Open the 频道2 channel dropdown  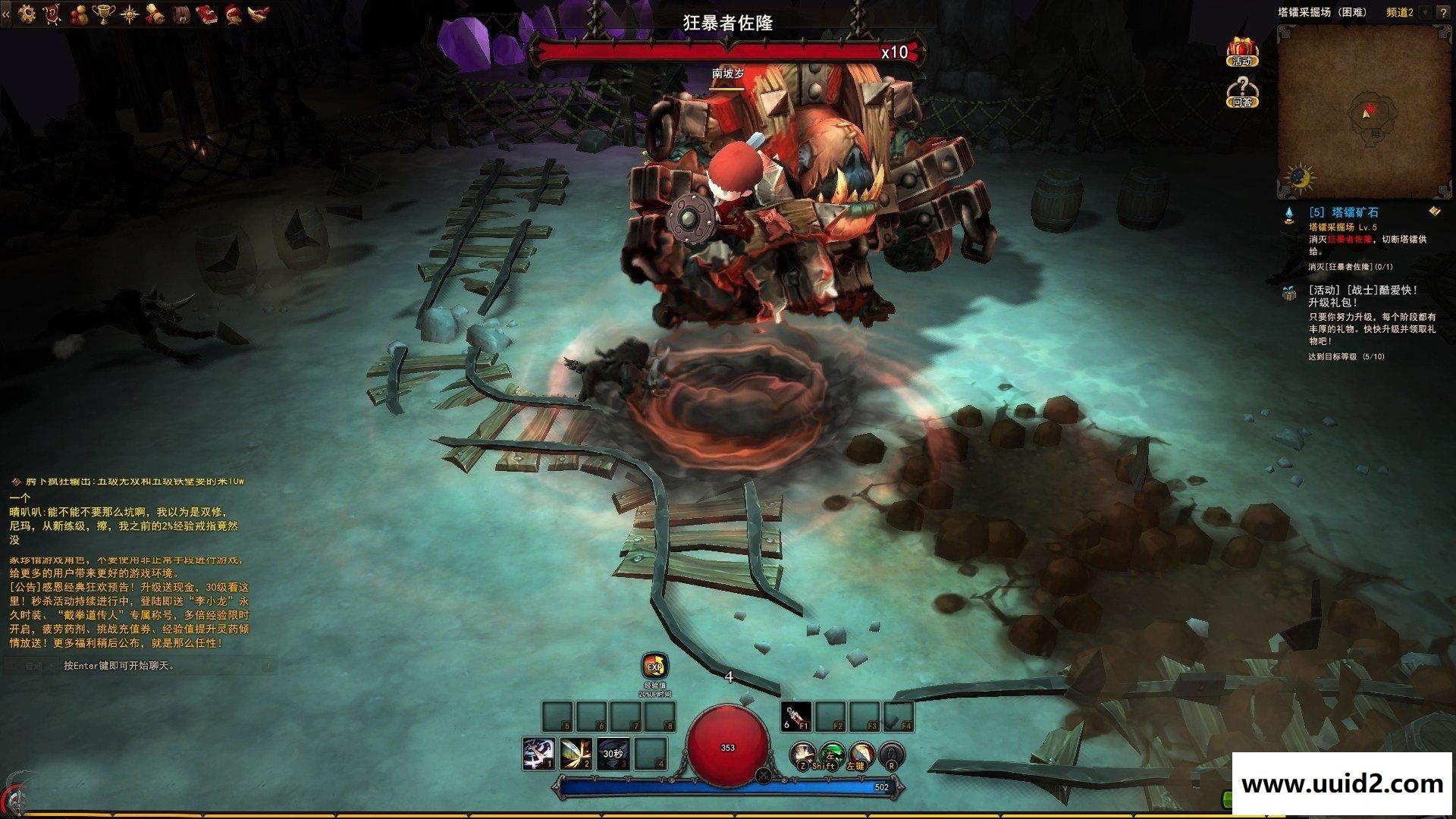pyautogui.click(x=1424, y=13)
